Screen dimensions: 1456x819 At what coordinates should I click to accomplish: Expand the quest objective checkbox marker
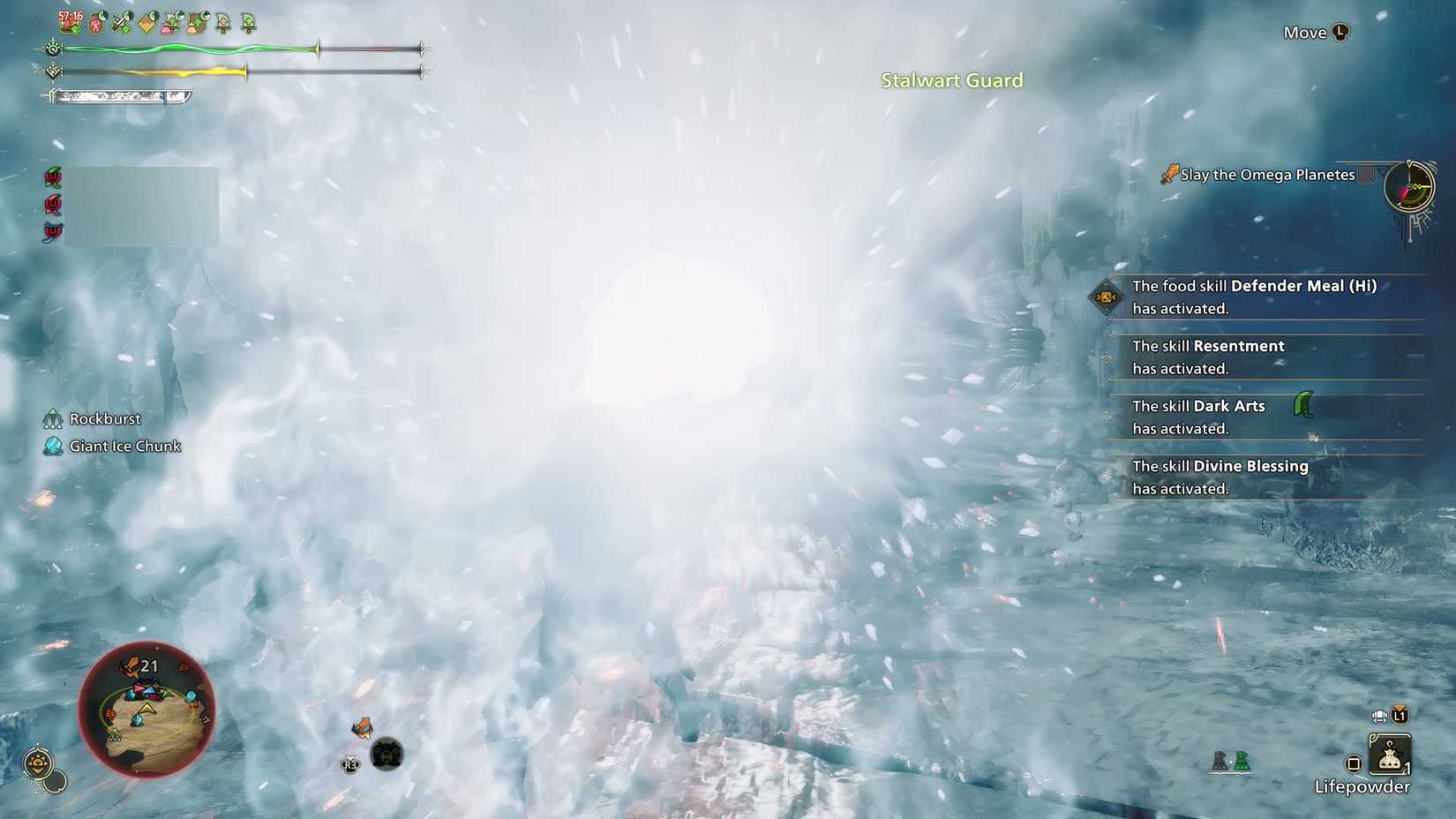(1367, 175)
